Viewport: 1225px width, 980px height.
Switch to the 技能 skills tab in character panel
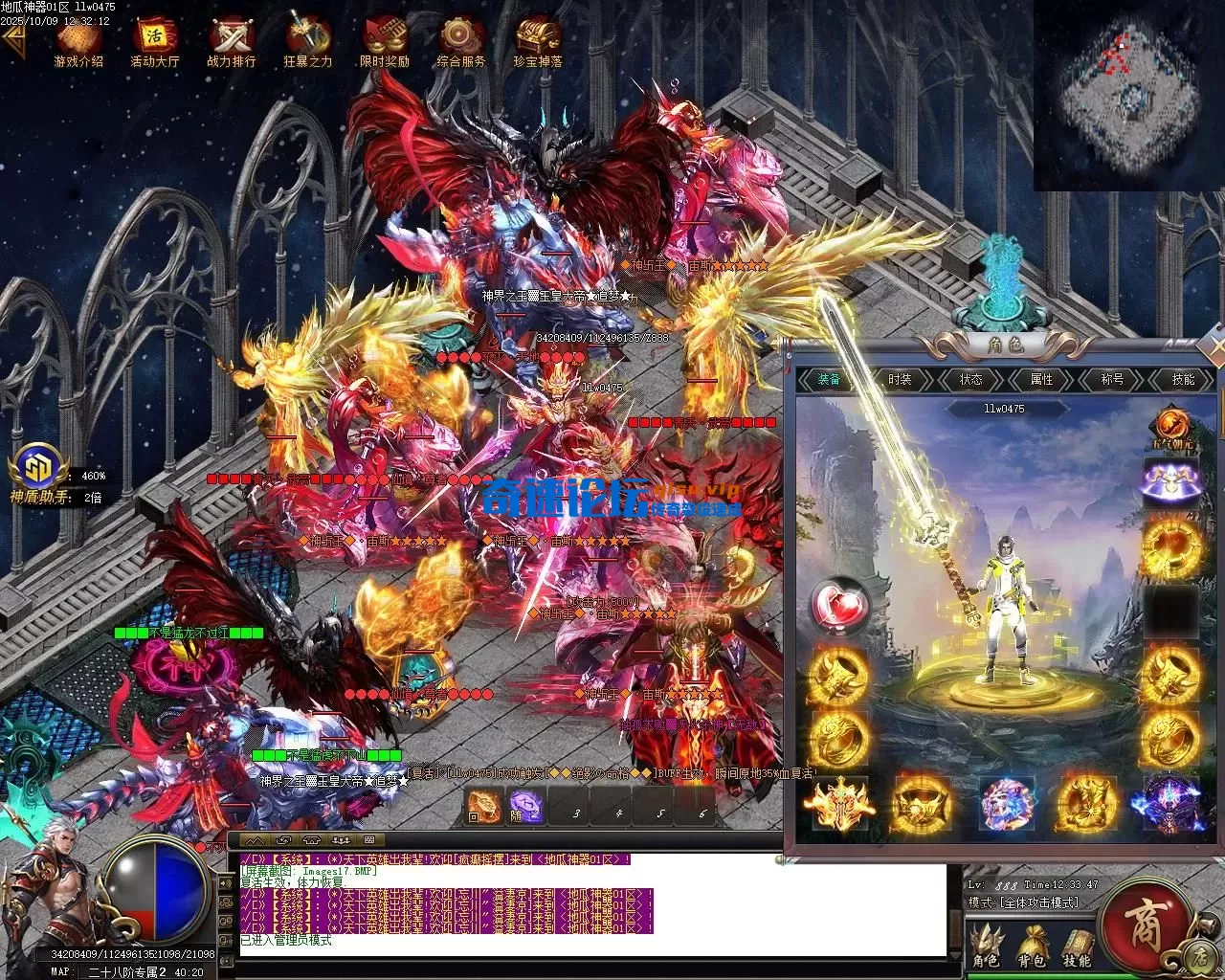pos(1183,380)
